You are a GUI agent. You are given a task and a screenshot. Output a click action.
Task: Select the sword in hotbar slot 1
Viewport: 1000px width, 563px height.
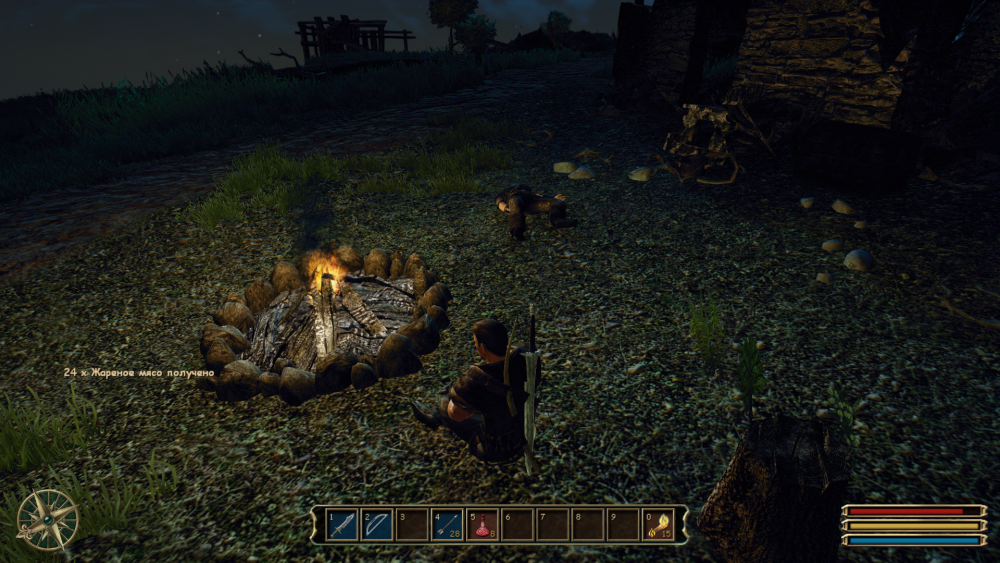click(342, 524)
